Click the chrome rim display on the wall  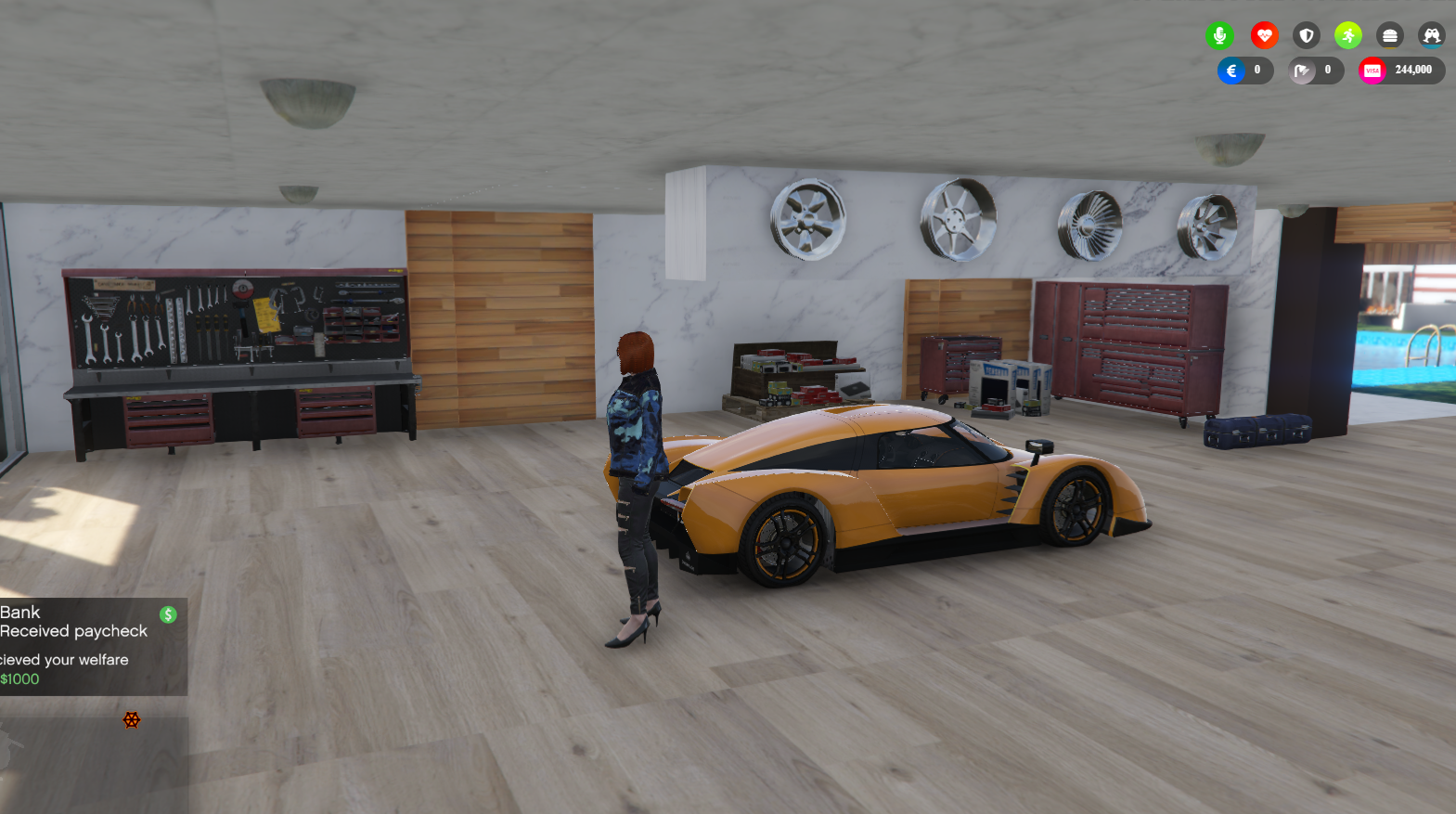[x=956, y=218]
